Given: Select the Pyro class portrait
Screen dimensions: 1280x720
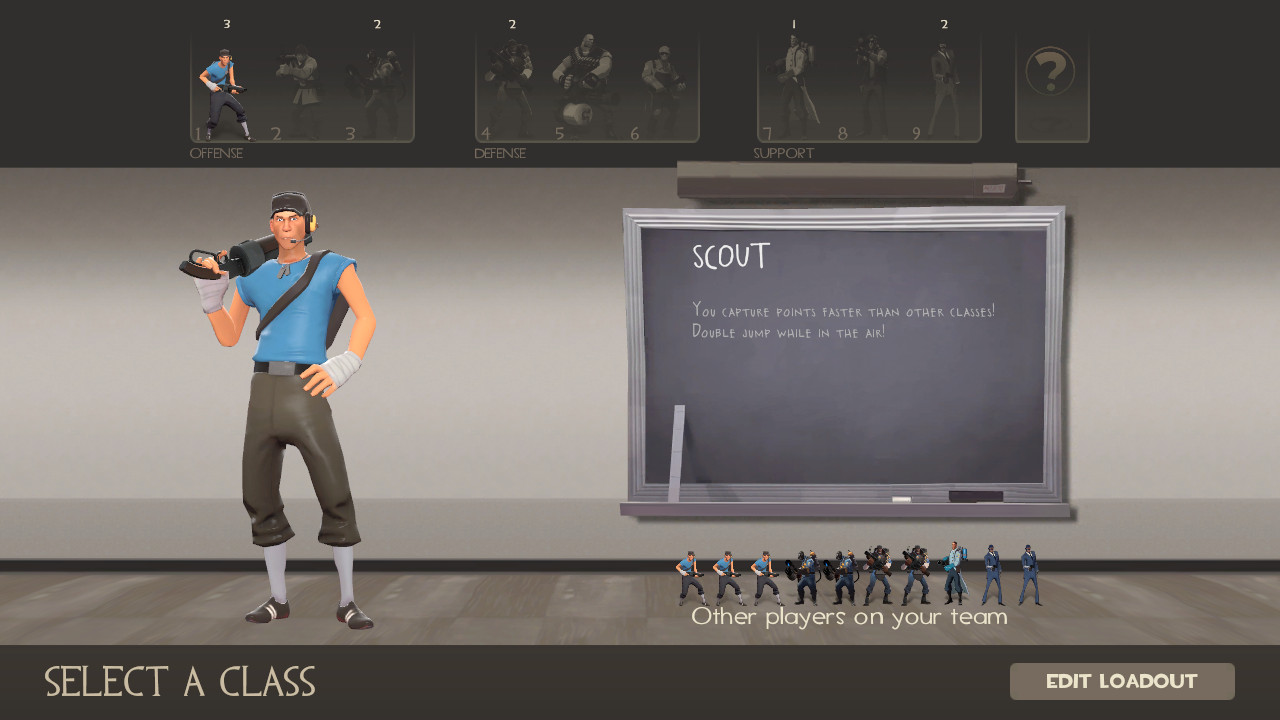Looking at the screenshot, I should pos(377,85).
